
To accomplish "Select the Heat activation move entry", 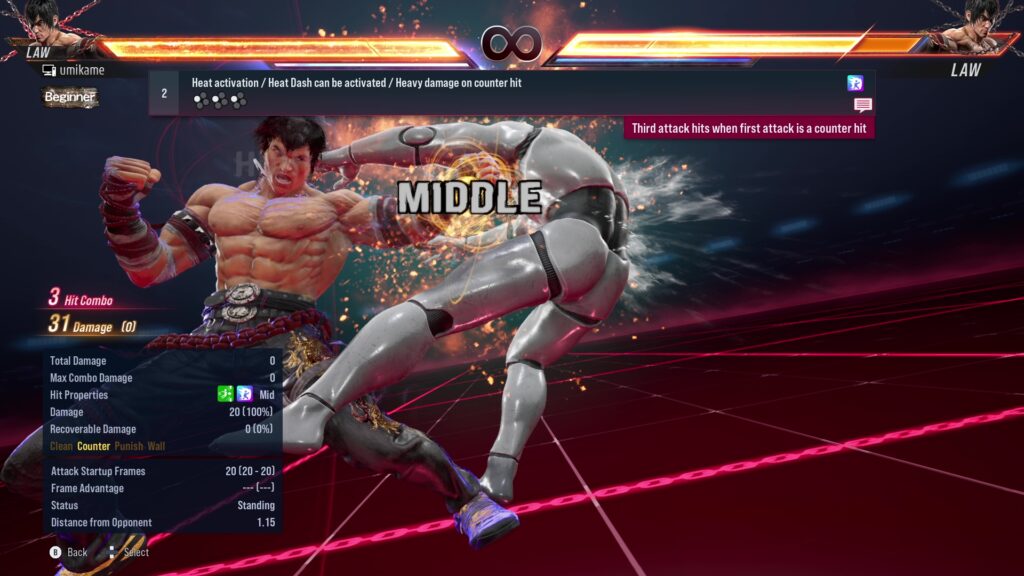I will point(356,83).
